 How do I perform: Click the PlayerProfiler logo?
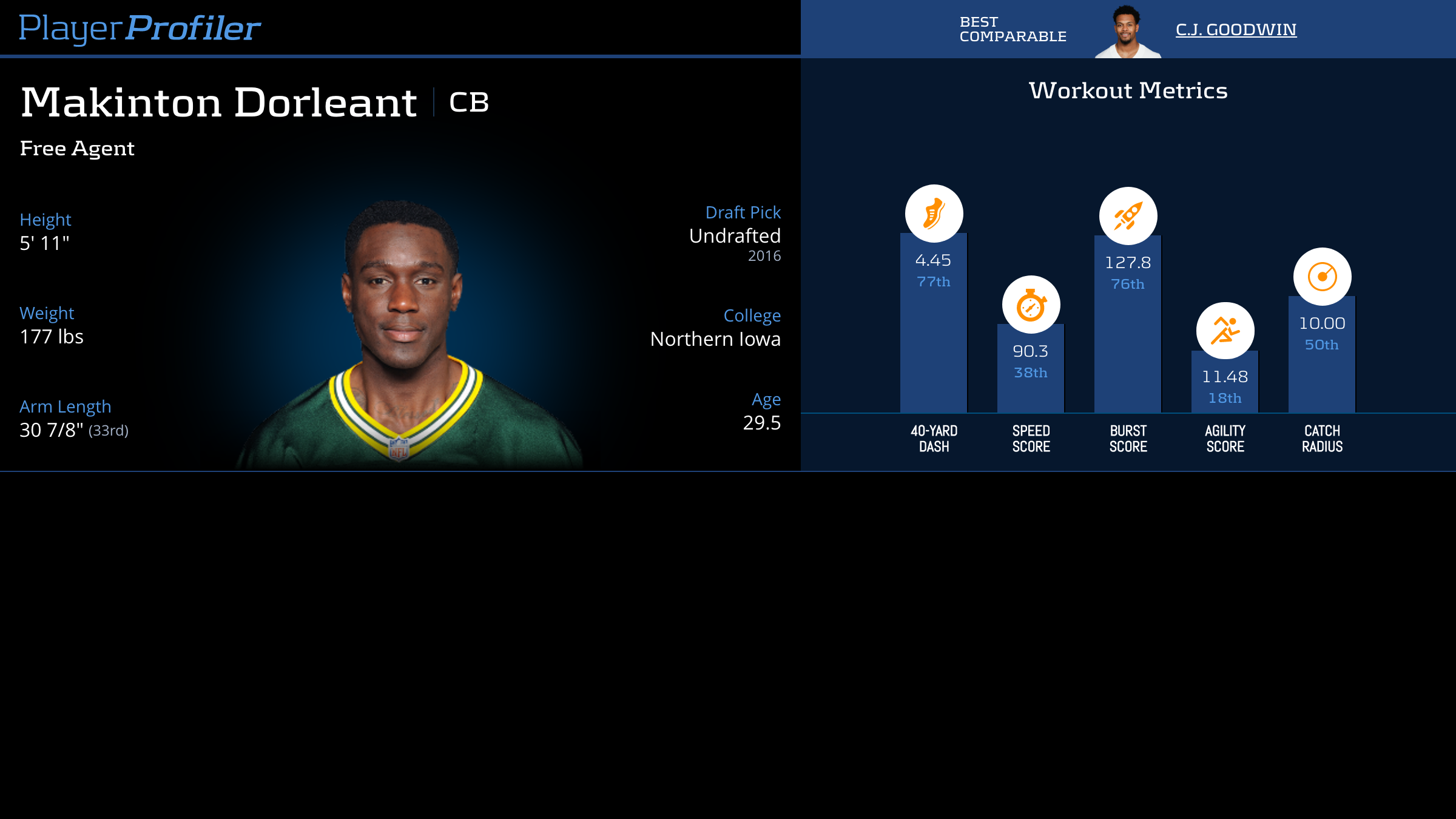click(x=140, y=28)
